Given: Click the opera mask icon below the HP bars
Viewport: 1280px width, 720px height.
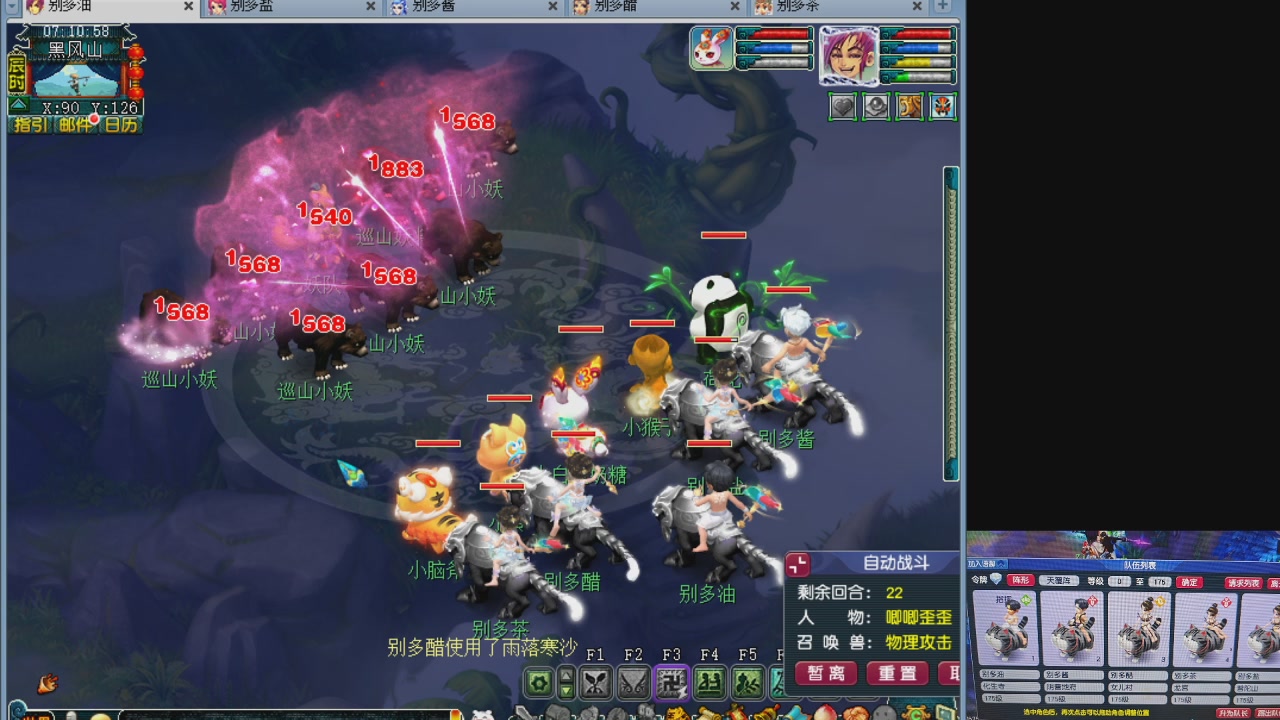Looking at the screenshot, I should pos(942,105).
